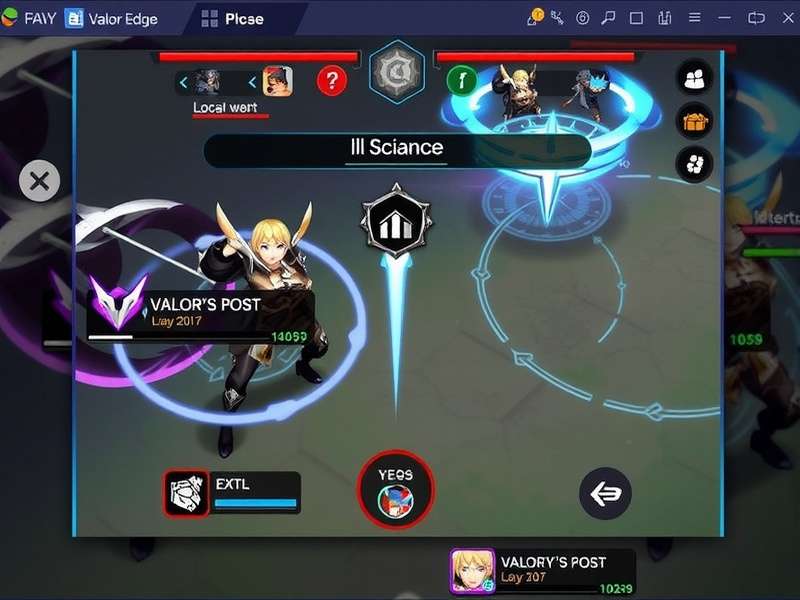Select the round EXTL emblem icon
This screenshot has height=600, width=800.
[186, 492]
